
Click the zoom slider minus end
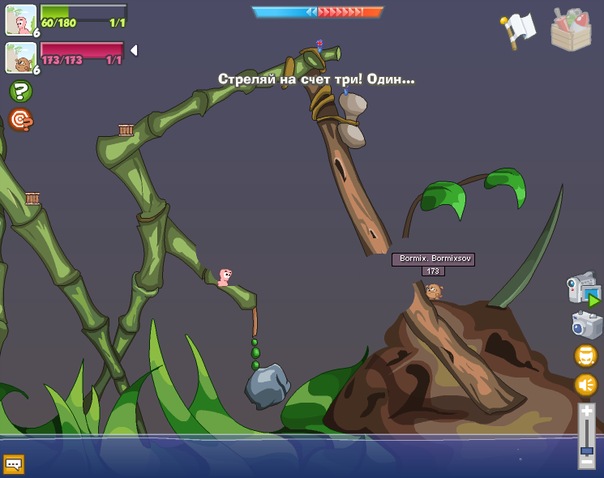point(587,462)
